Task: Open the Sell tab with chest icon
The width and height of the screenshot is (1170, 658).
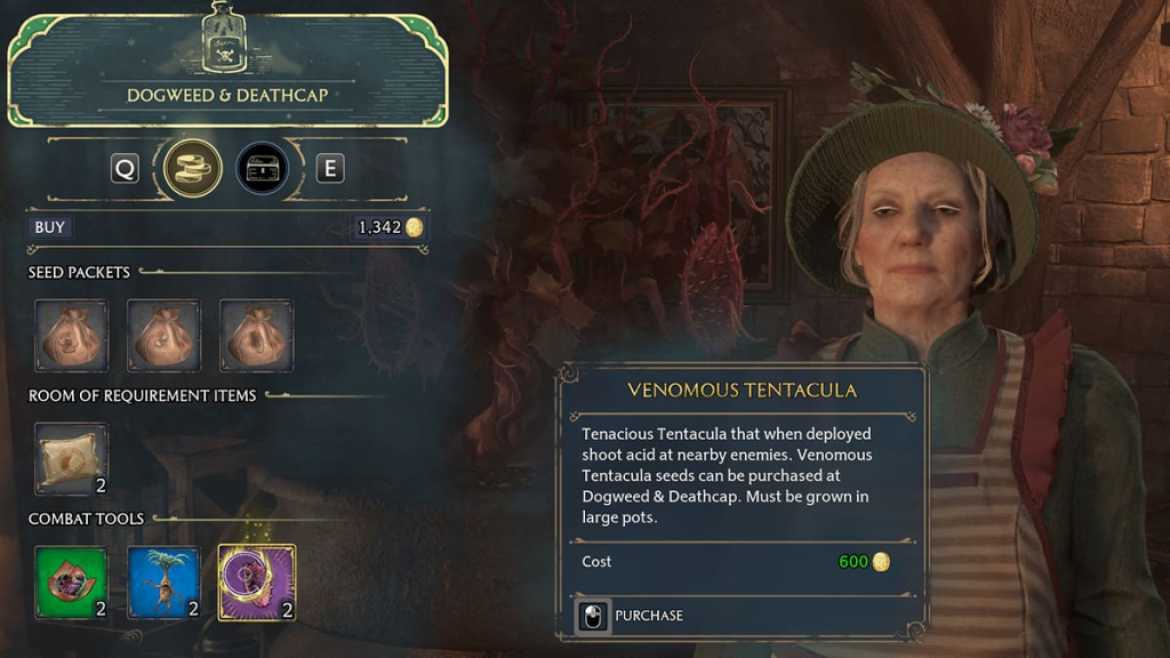Action: (x=263, y=168)
